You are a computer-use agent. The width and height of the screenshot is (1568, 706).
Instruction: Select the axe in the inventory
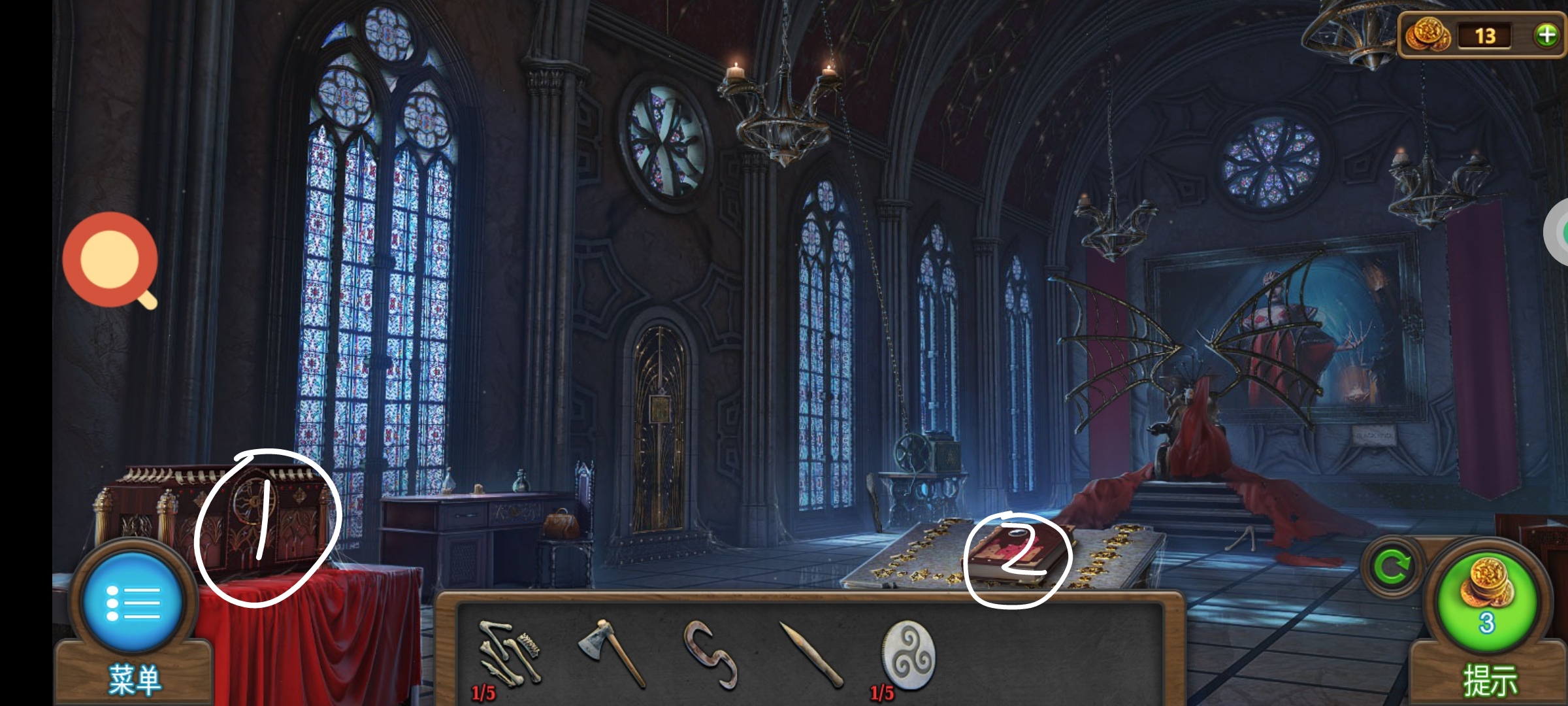coord(611,652)
